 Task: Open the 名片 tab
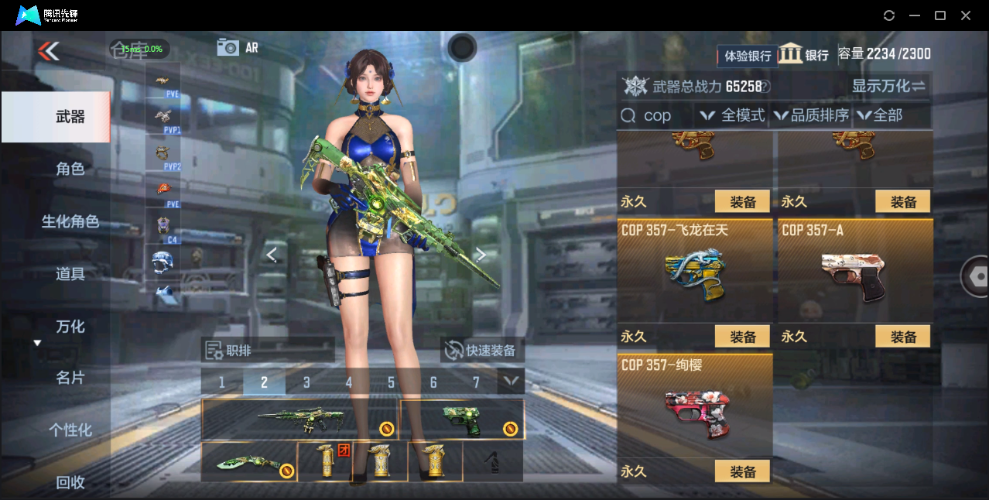(x=69, y=378)
